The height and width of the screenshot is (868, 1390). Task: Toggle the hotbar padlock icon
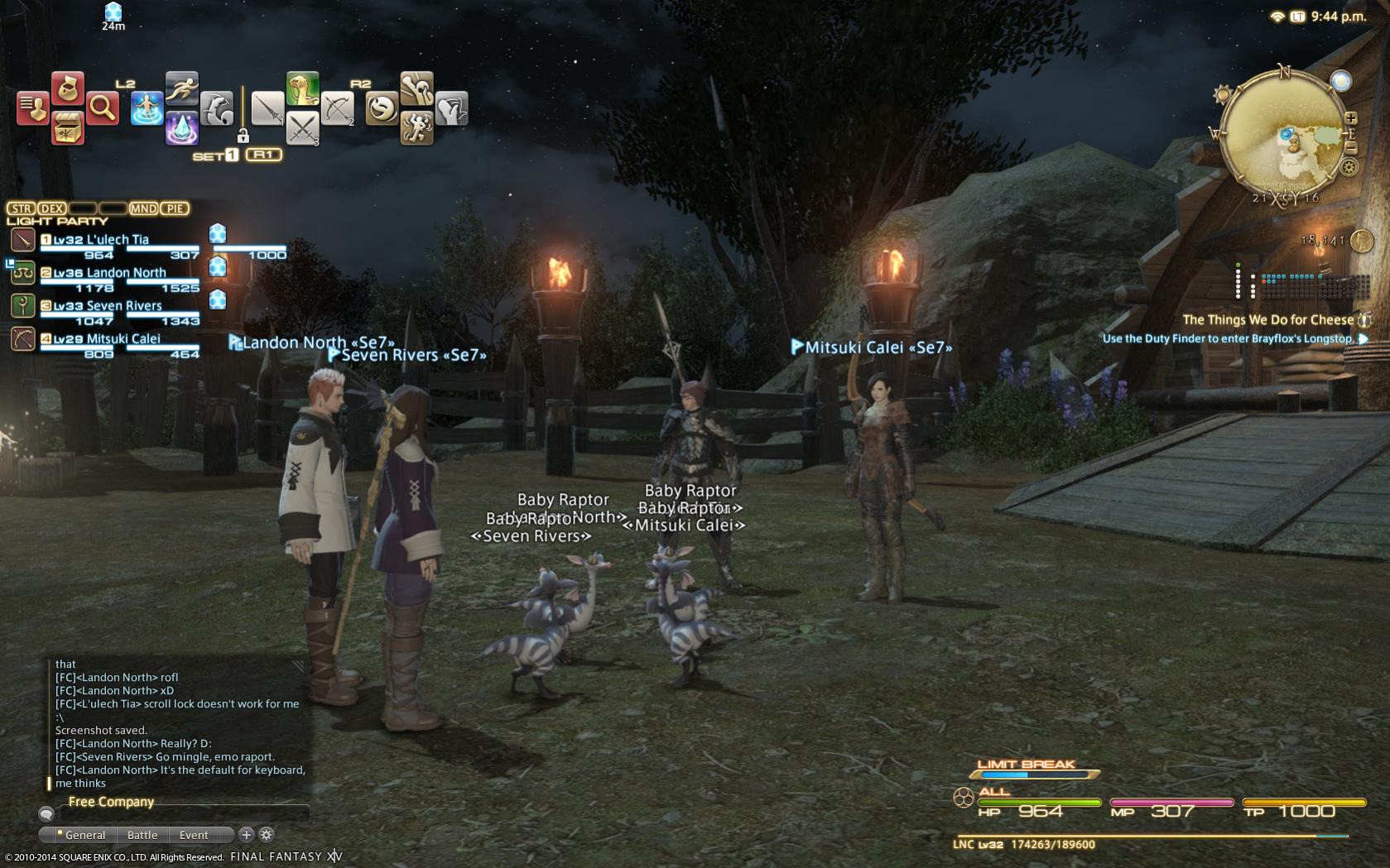click(243, 135)
